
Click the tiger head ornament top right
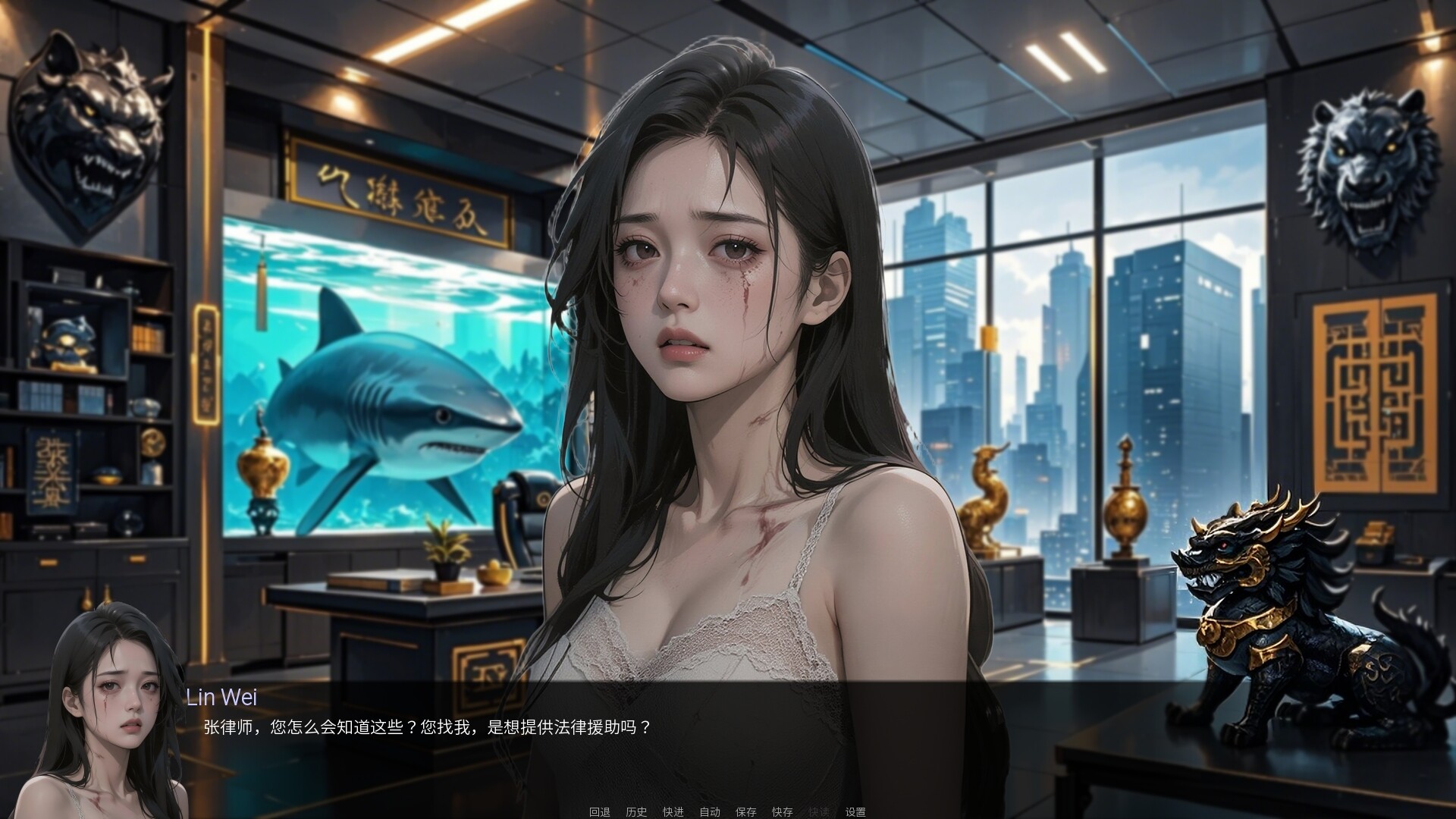pos(1365,167)
